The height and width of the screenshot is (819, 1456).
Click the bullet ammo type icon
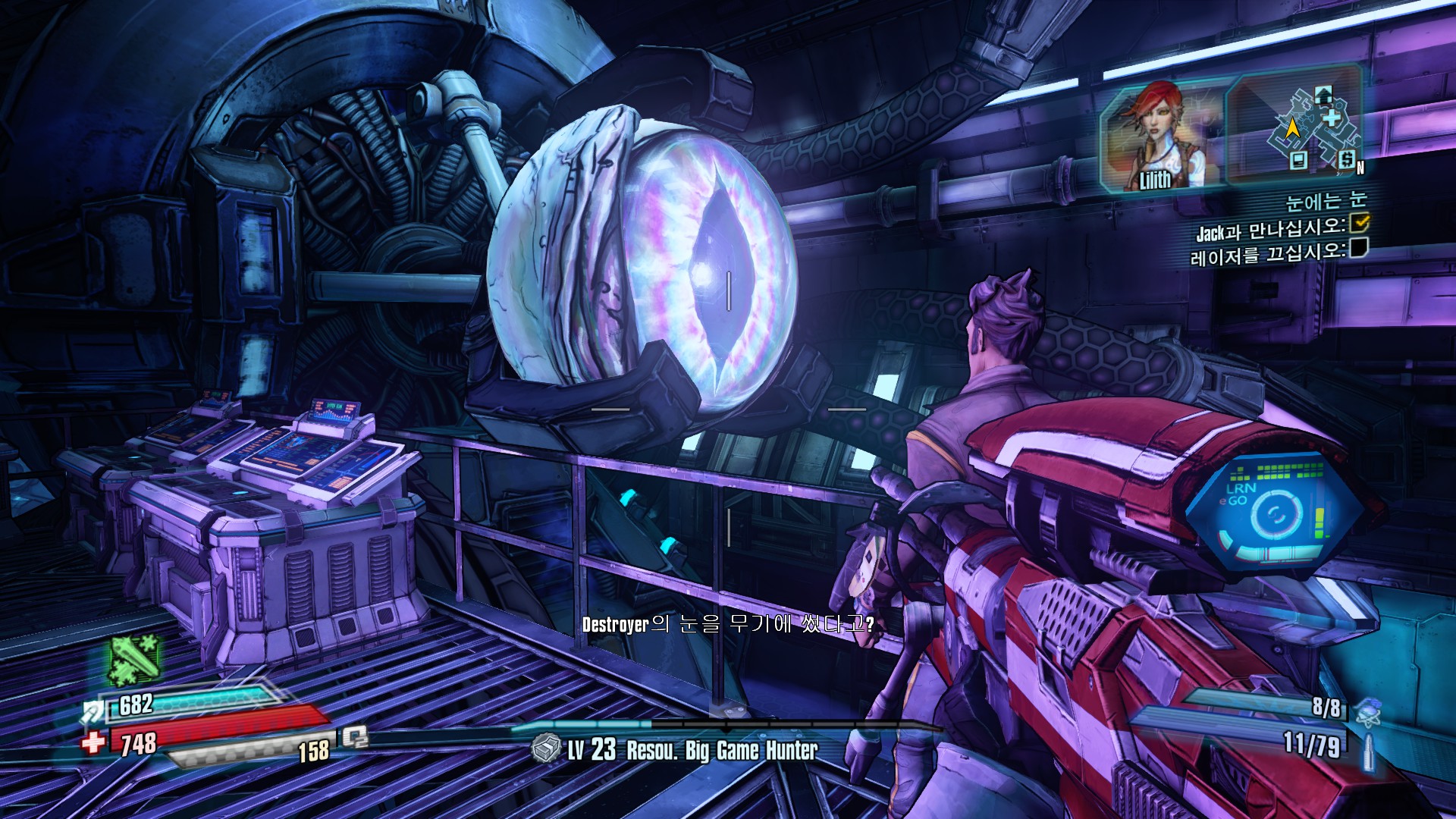click(x=1369, y=751)
